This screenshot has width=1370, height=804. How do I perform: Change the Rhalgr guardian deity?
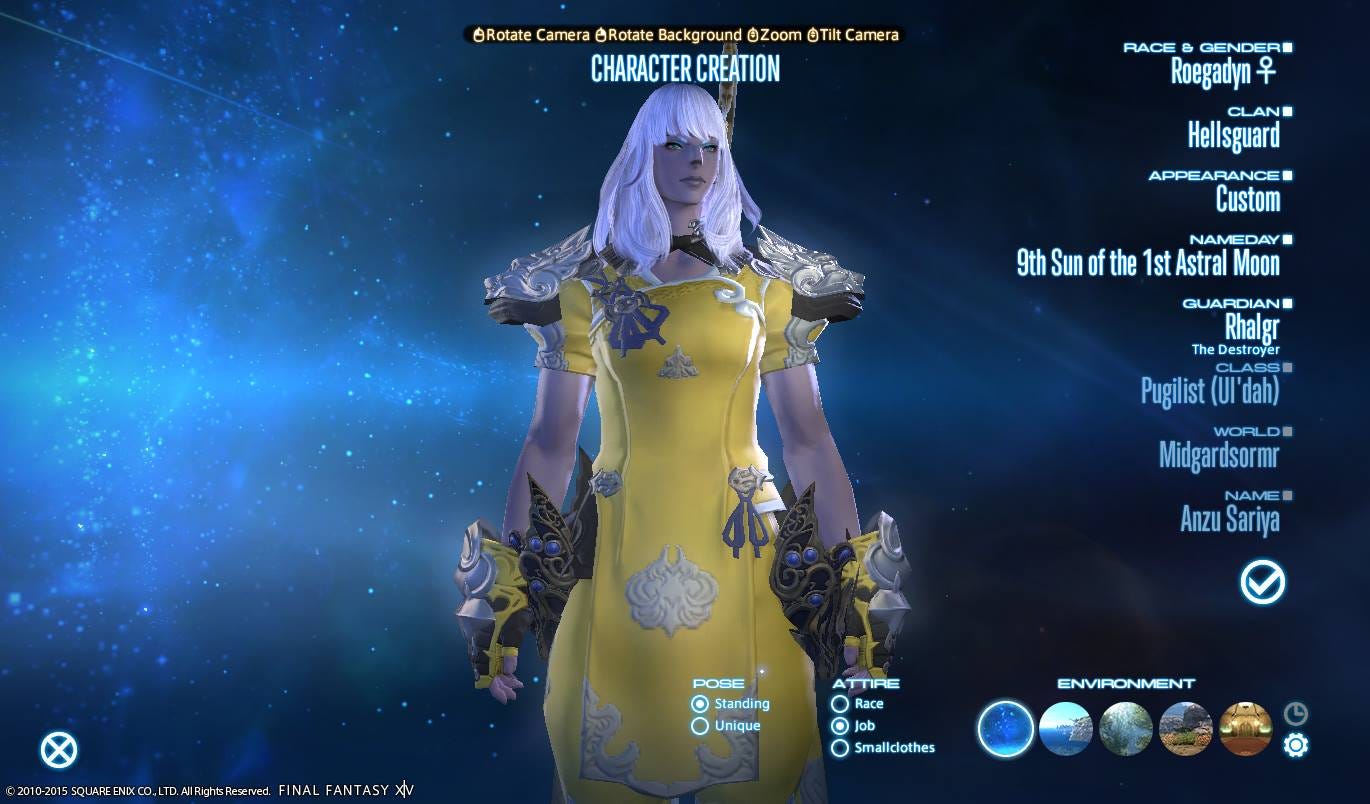[1251, 326]
